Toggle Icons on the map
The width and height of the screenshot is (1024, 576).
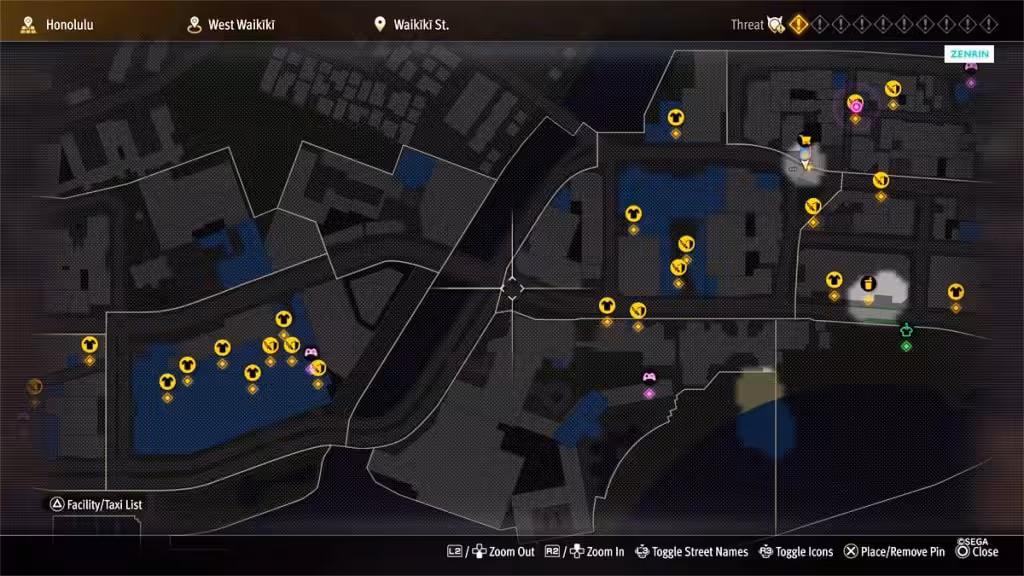click(x=796, y=552)
